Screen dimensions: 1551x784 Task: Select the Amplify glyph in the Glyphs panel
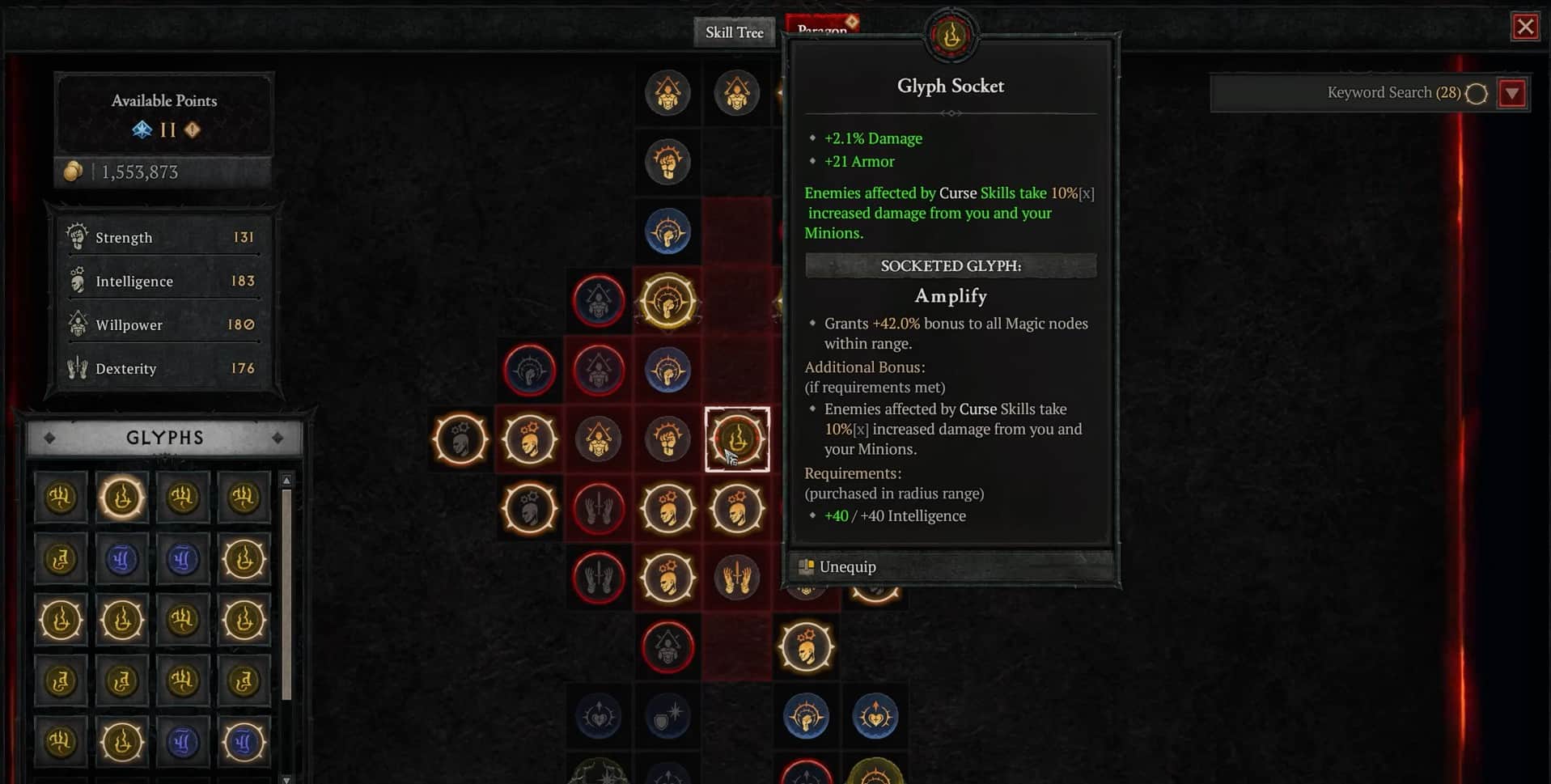tap(122, 498)
